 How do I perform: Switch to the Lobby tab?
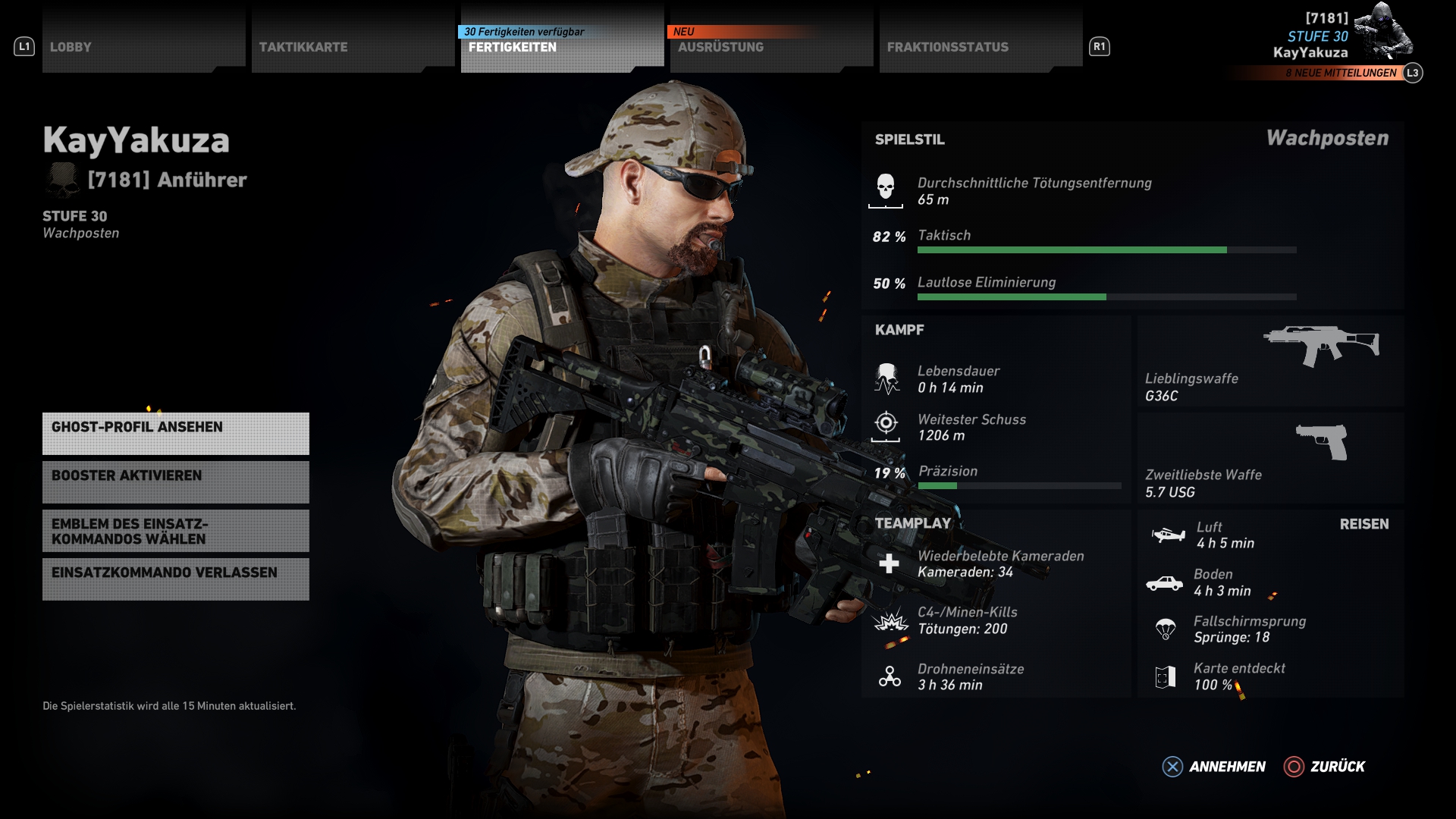(x=143, y=47)
